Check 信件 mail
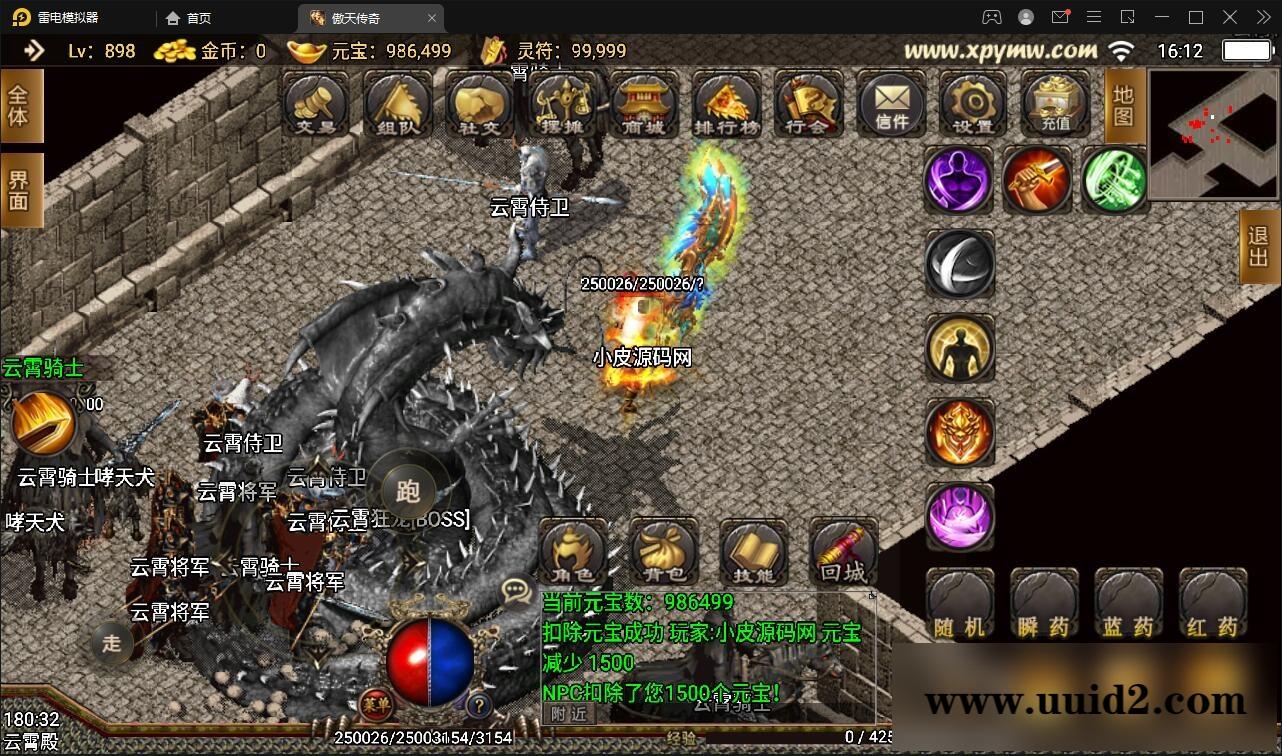This screenshot has width=1282, height=756. tap(890, 103)
